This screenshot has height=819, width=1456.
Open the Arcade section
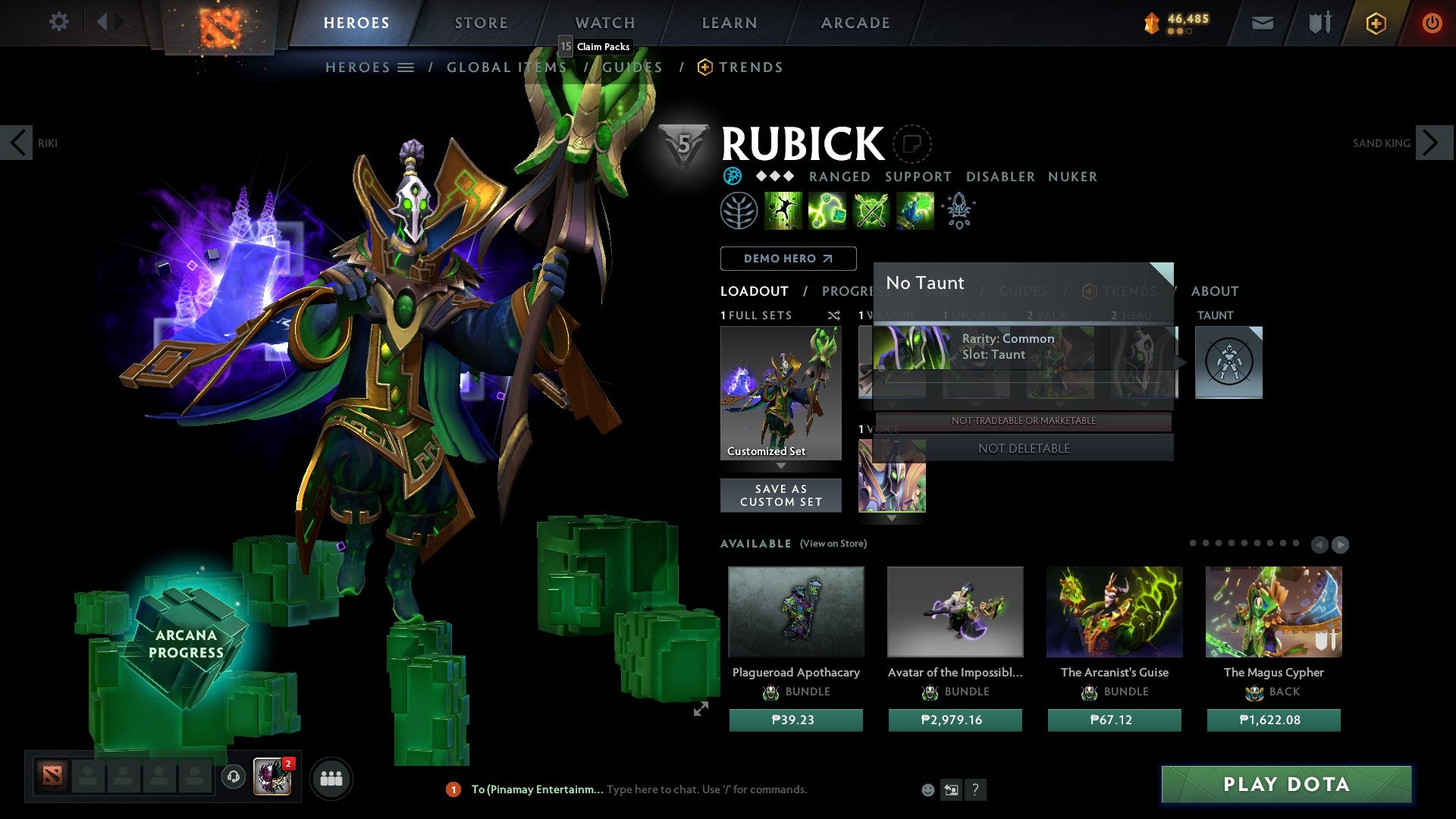click(x=855, y=23)
